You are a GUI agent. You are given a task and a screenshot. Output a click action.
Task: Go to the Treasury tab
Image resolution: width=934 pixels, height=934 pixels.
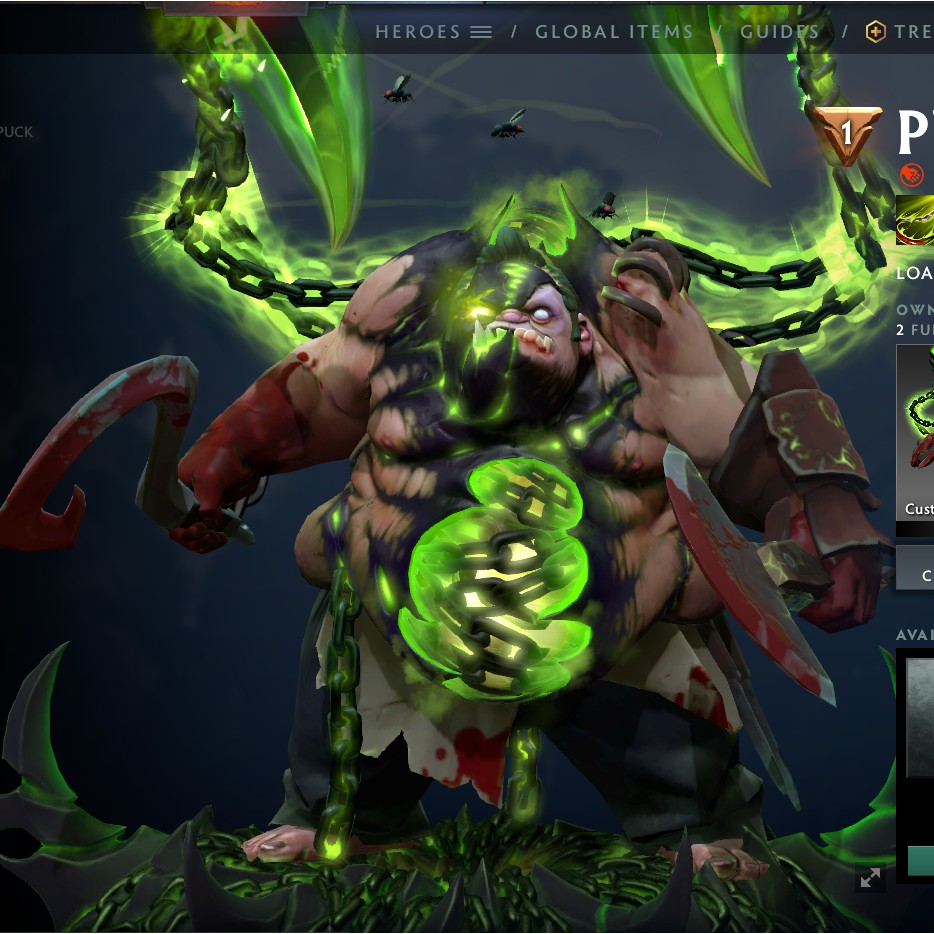899,32
